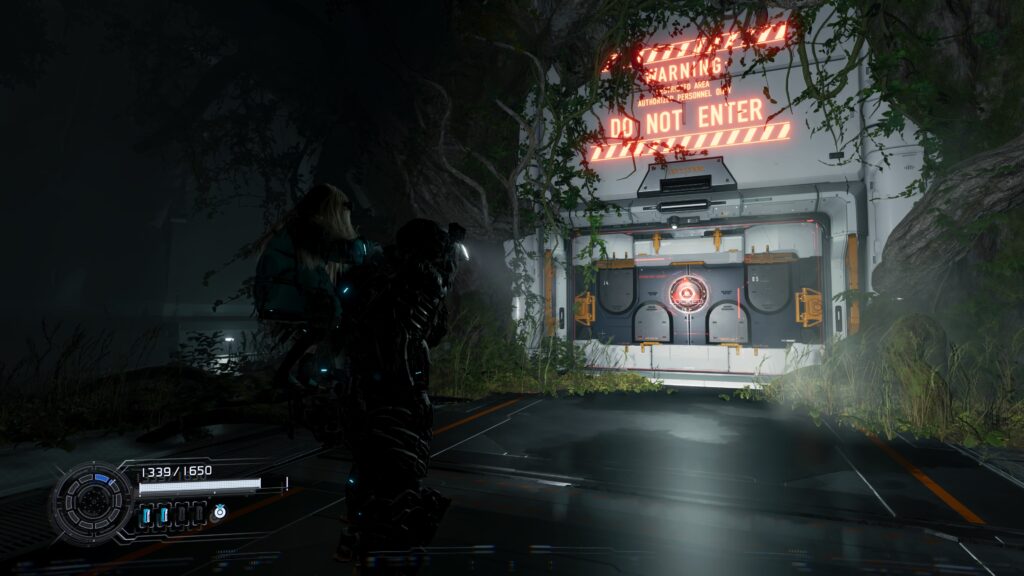This screenshot has height=576, width=1024.
Task: Click the small blue ring status icon
Action: click(219, 512)
